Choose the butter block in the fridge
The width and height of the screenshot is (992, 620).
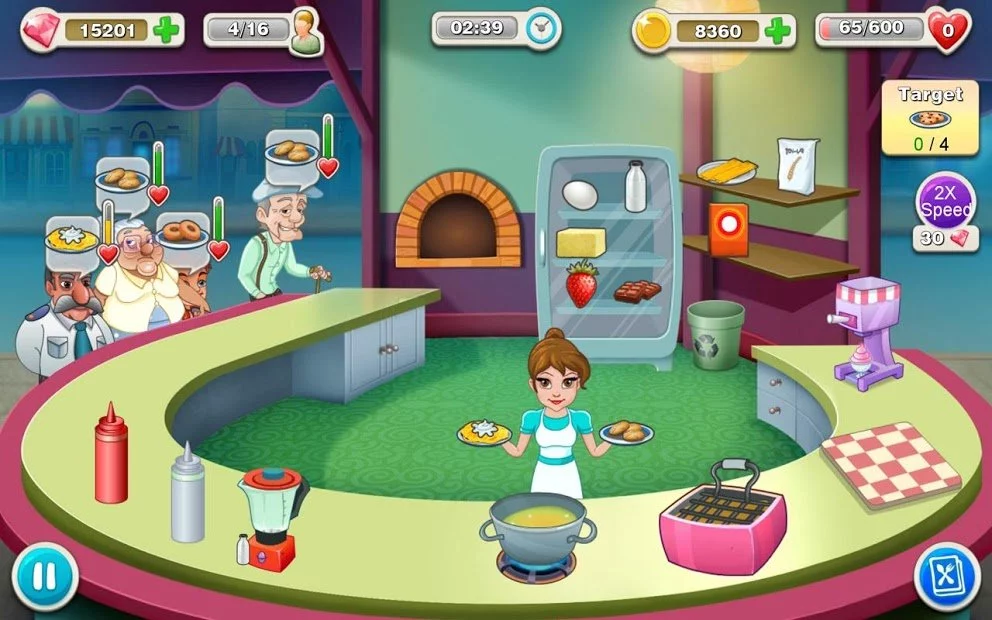[581, 242]
